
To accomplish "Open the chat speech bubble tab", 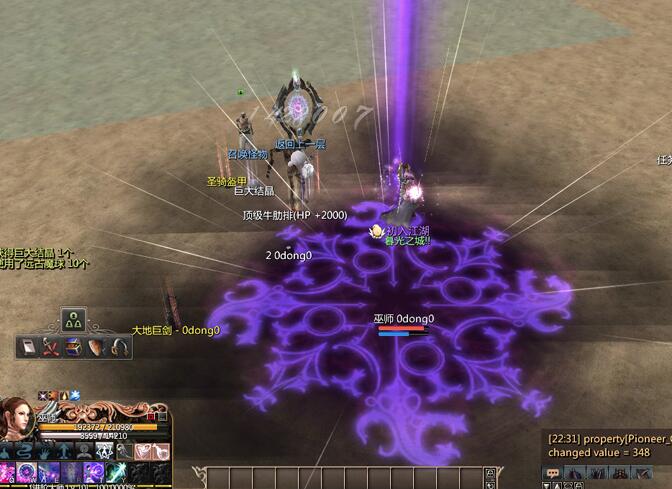I will 553,472.
